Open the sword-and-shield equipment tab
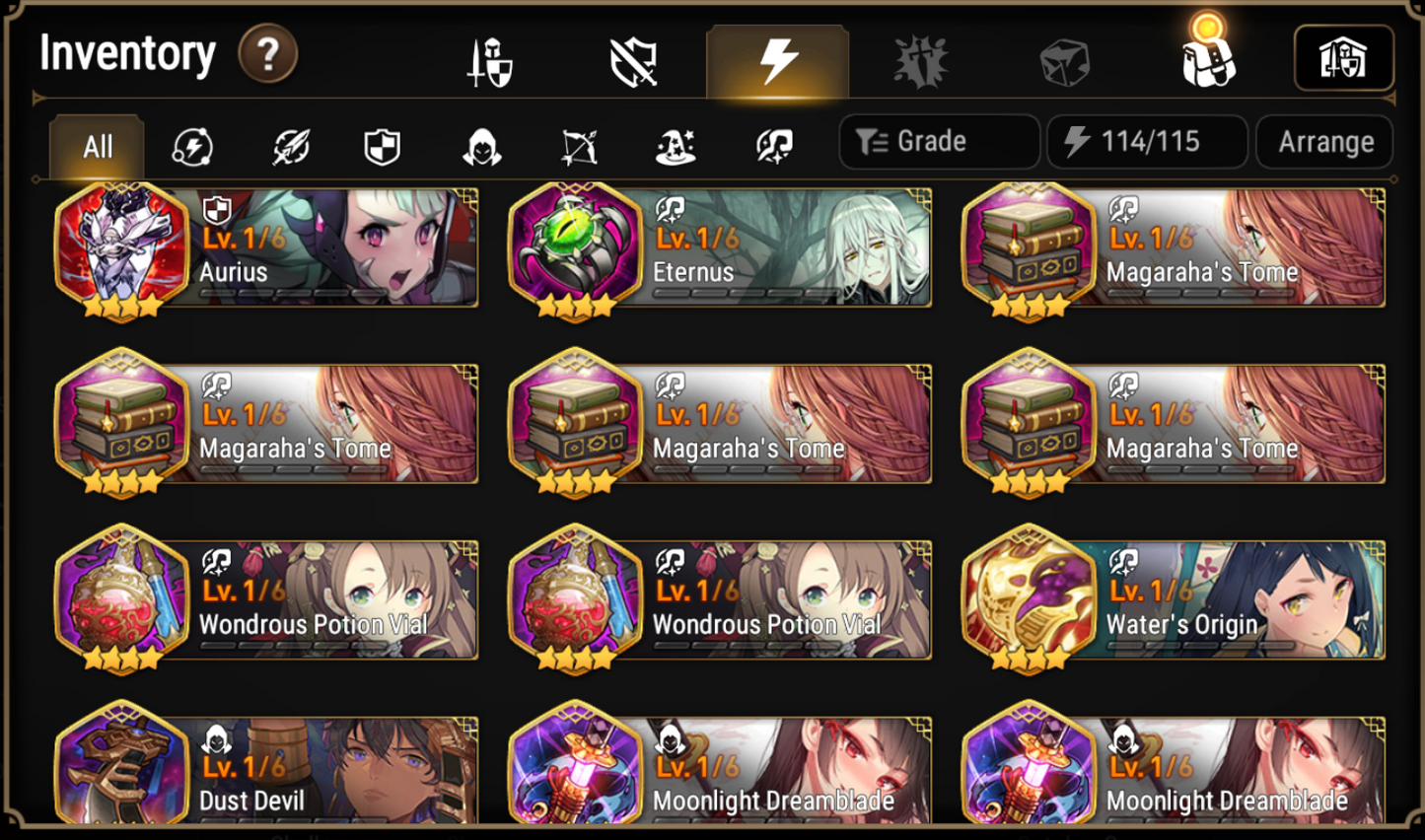The image size is (1425, 840). (x=489, y=61)
